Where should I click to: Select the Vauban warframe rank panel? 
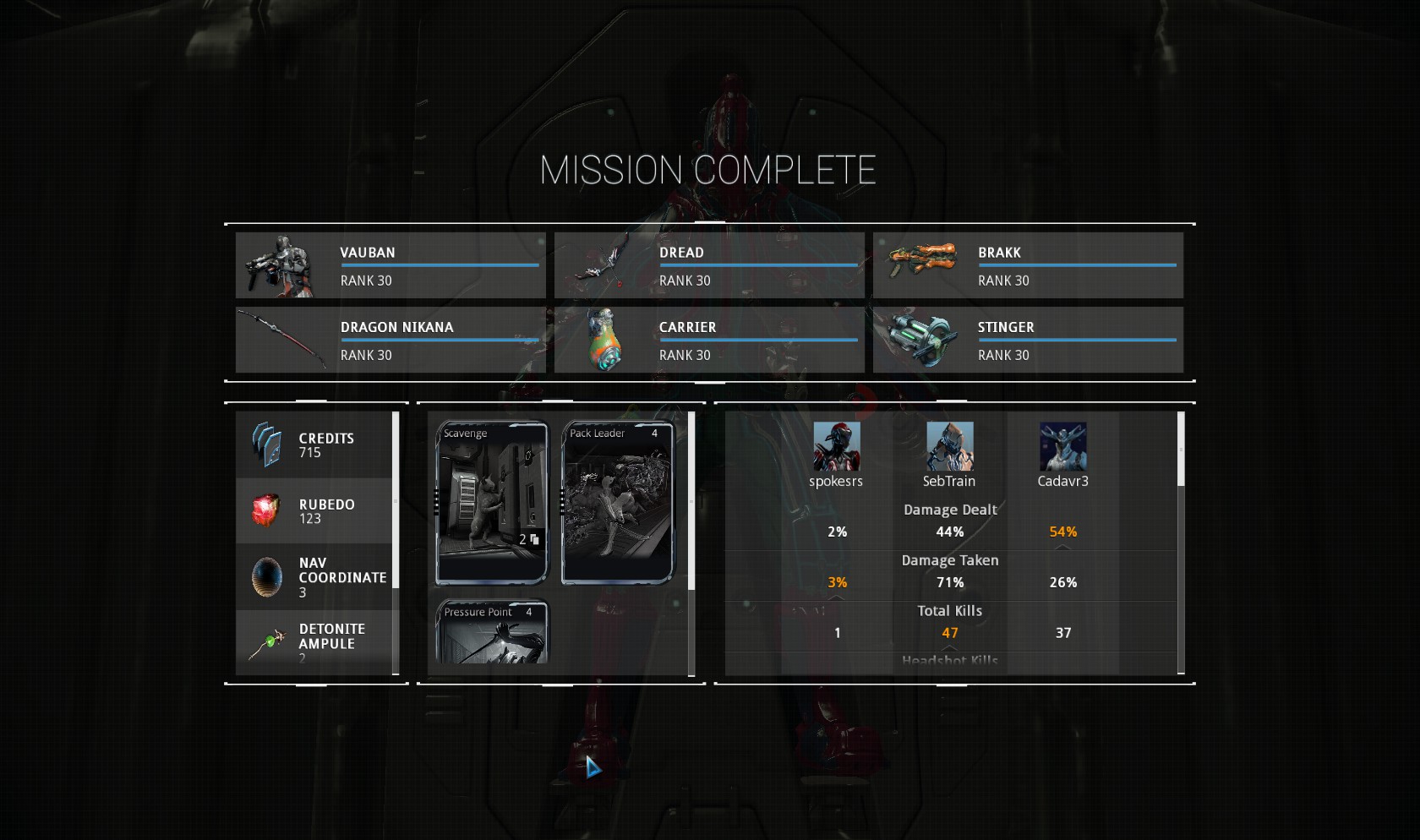(x=390, y=265)
